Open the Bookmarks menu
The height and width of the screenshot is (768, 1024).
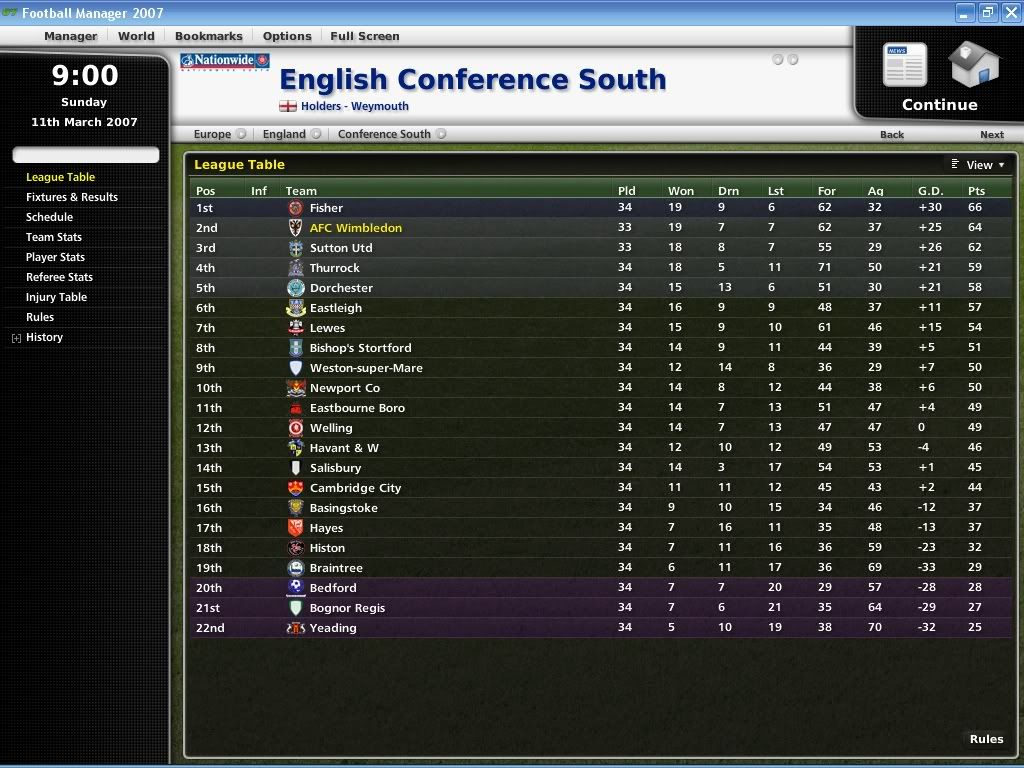click(208, 36)
